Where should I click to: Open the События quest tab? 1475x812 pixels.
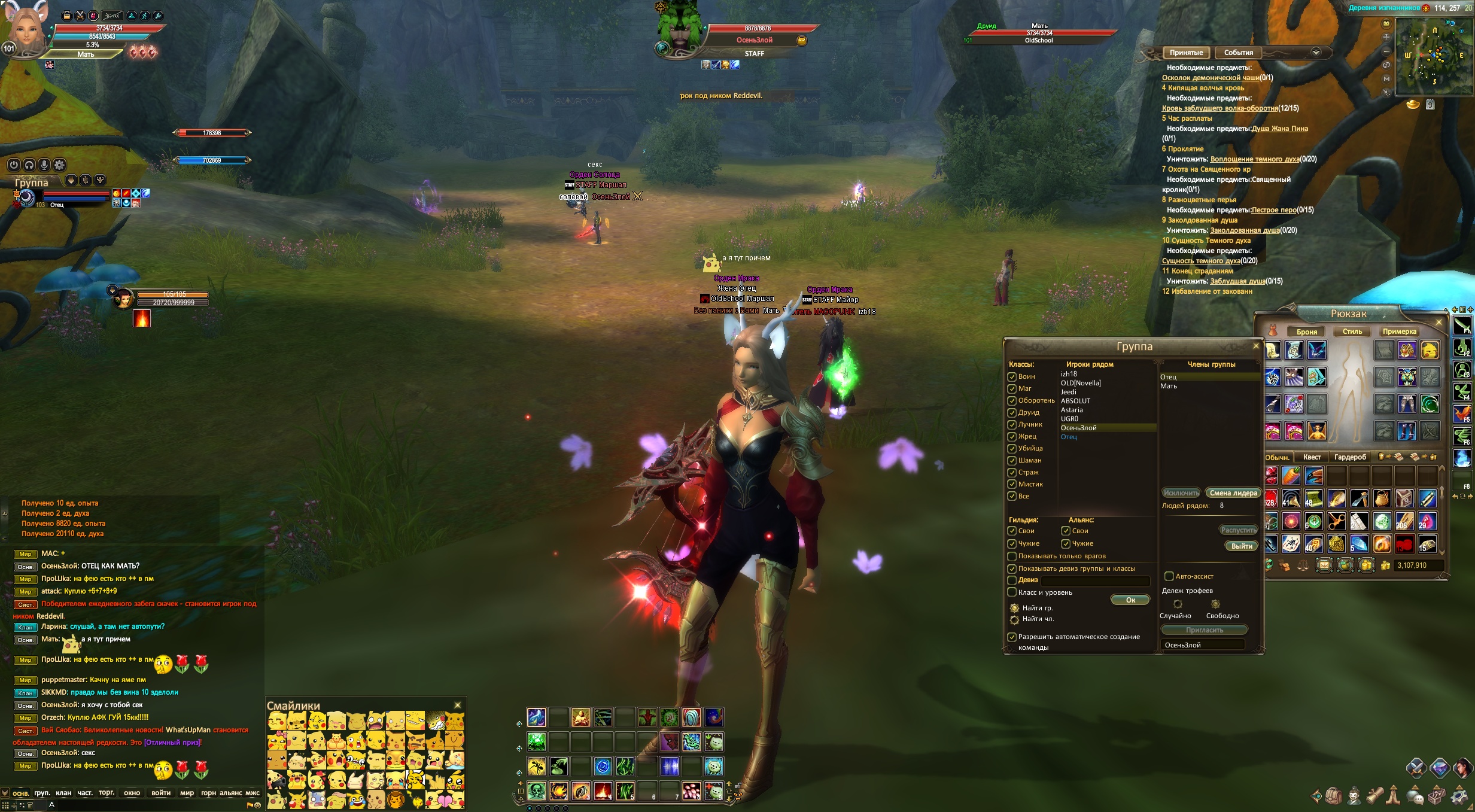coord(1238,53)
